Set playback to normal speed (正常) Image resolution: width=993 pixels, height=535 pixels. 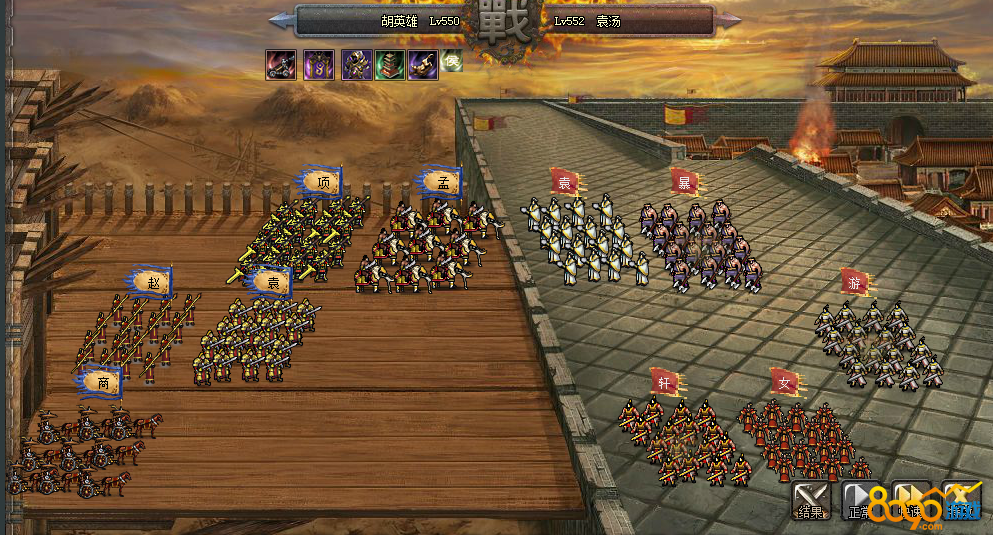point(861,499)
